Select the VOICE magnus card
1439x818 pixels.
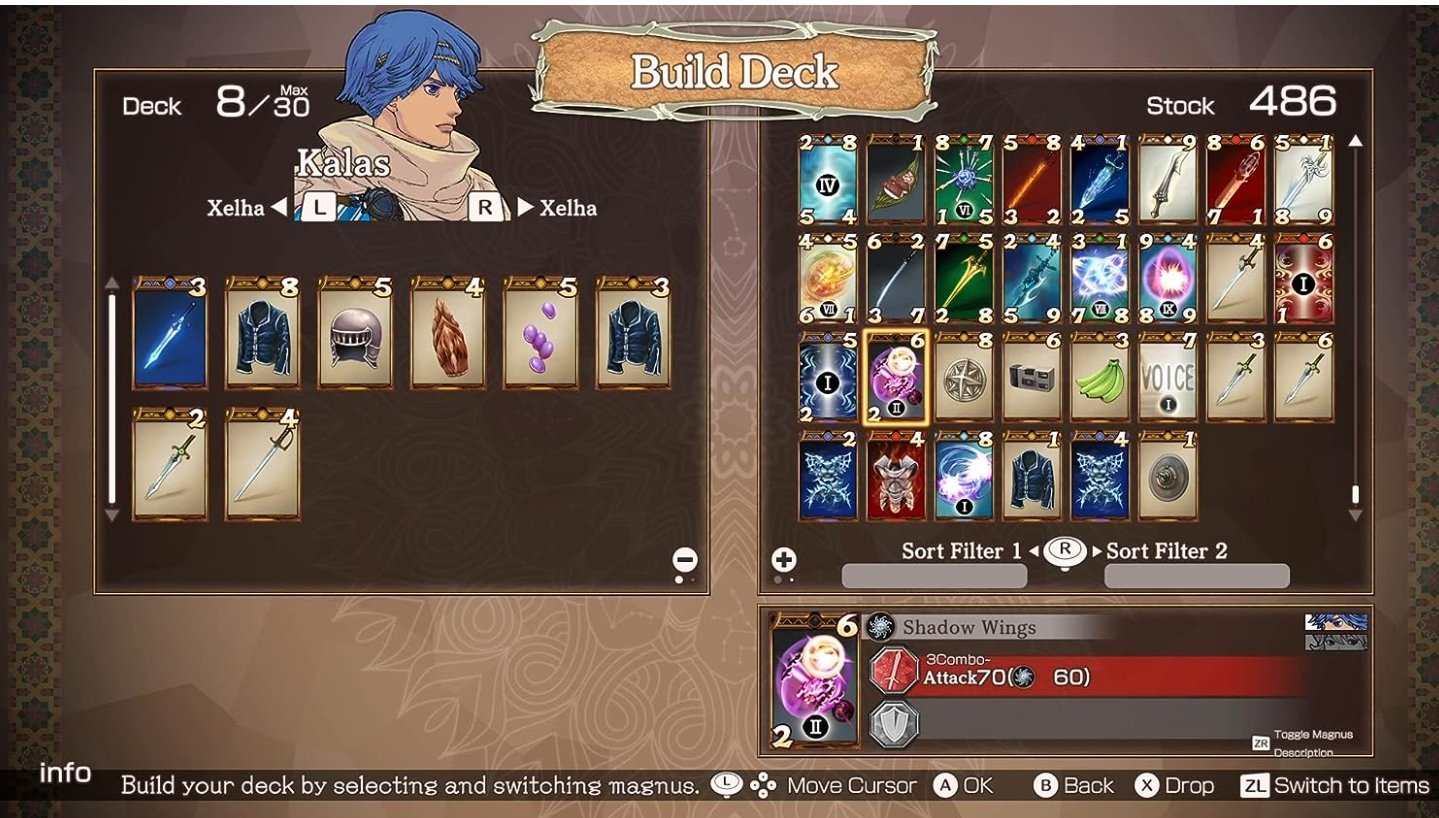(1168, 375)
